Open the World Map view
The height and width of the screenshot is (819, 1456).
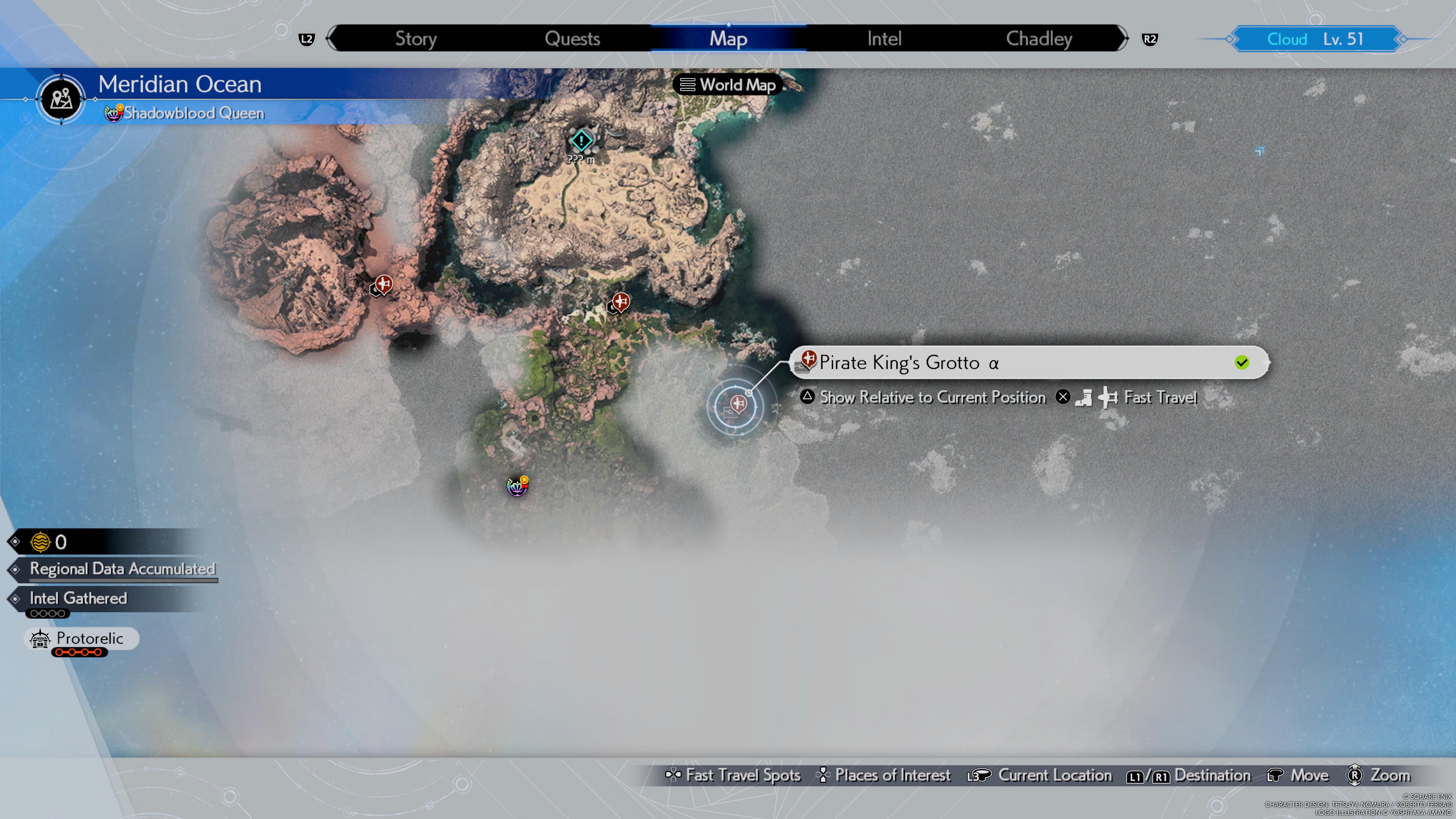click(728, 85)
